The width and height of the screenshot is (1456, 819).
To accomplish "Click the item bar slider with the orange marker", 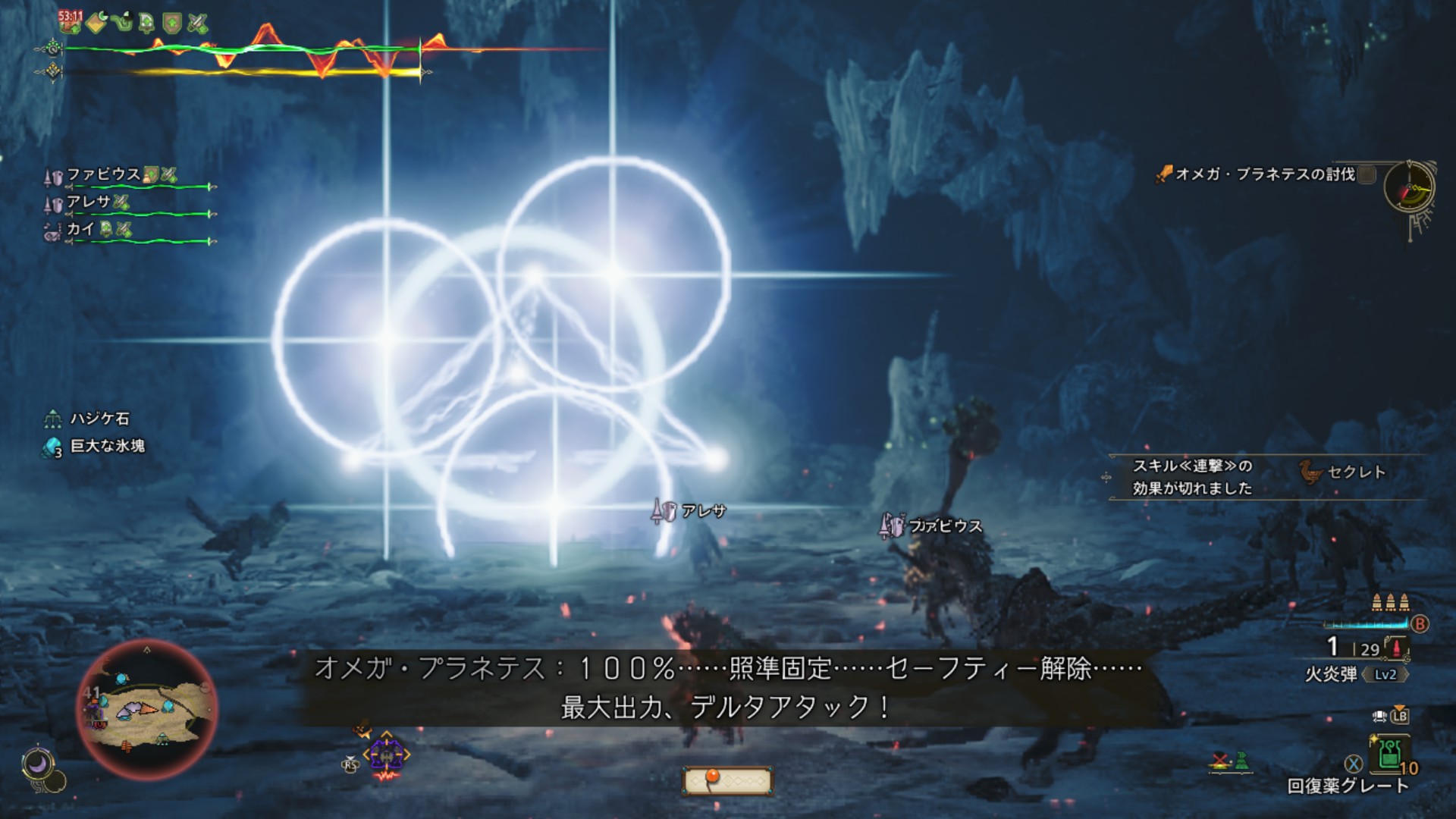I will coord(726,780).
